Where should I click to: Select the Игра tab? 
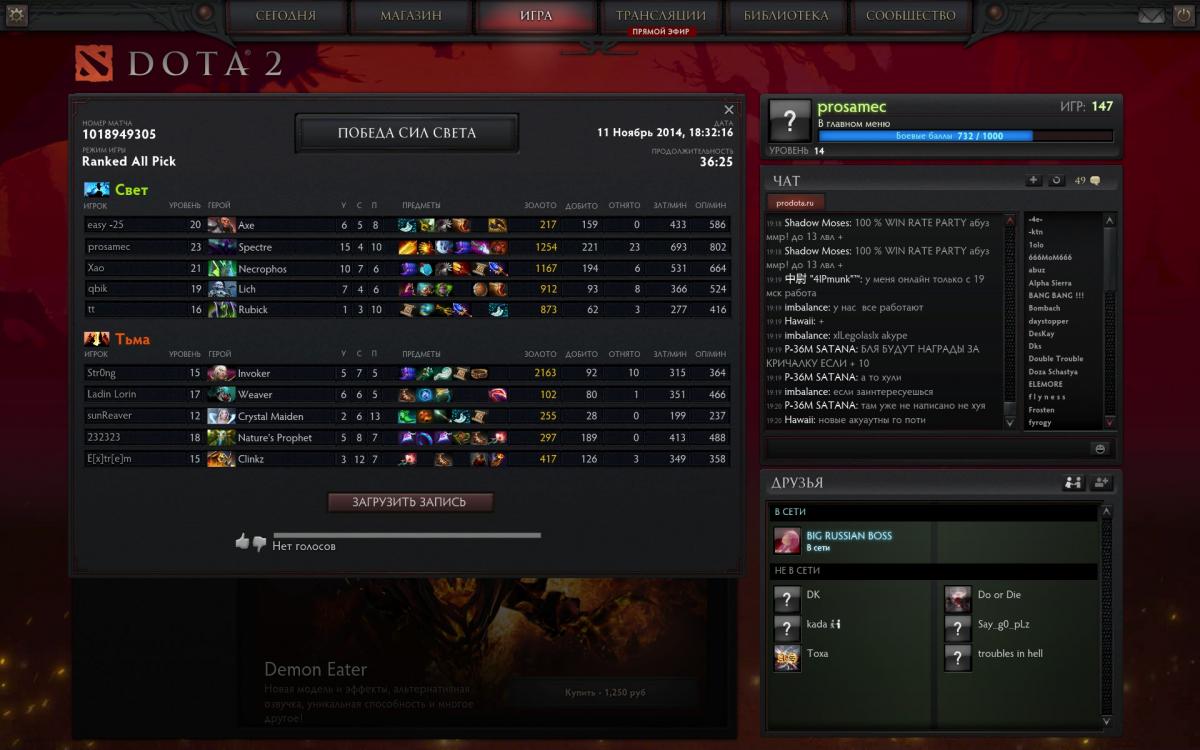coord(536,16)
